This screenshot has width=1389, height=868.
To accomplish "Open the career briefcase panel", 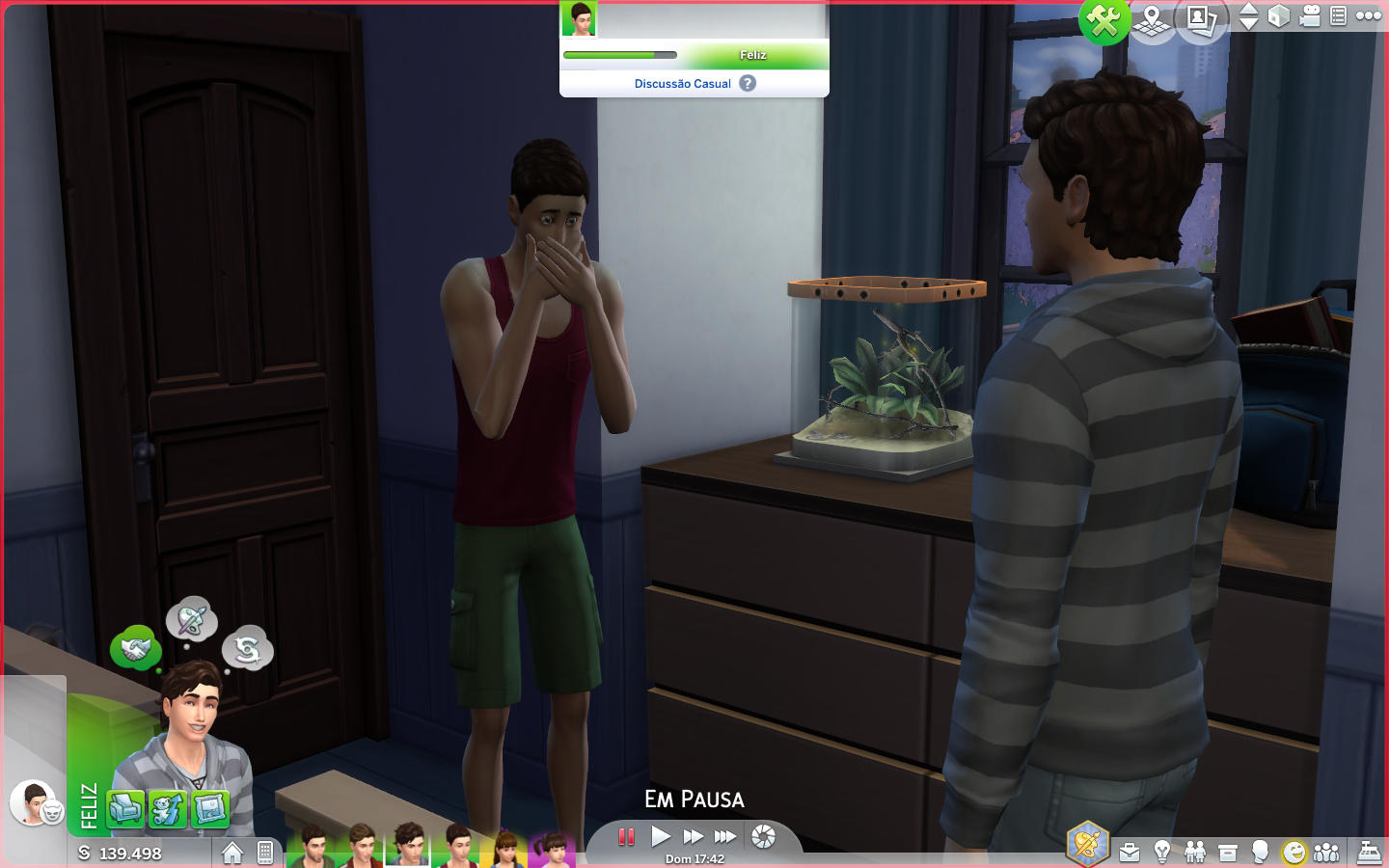I will [x=1130, y=853].
